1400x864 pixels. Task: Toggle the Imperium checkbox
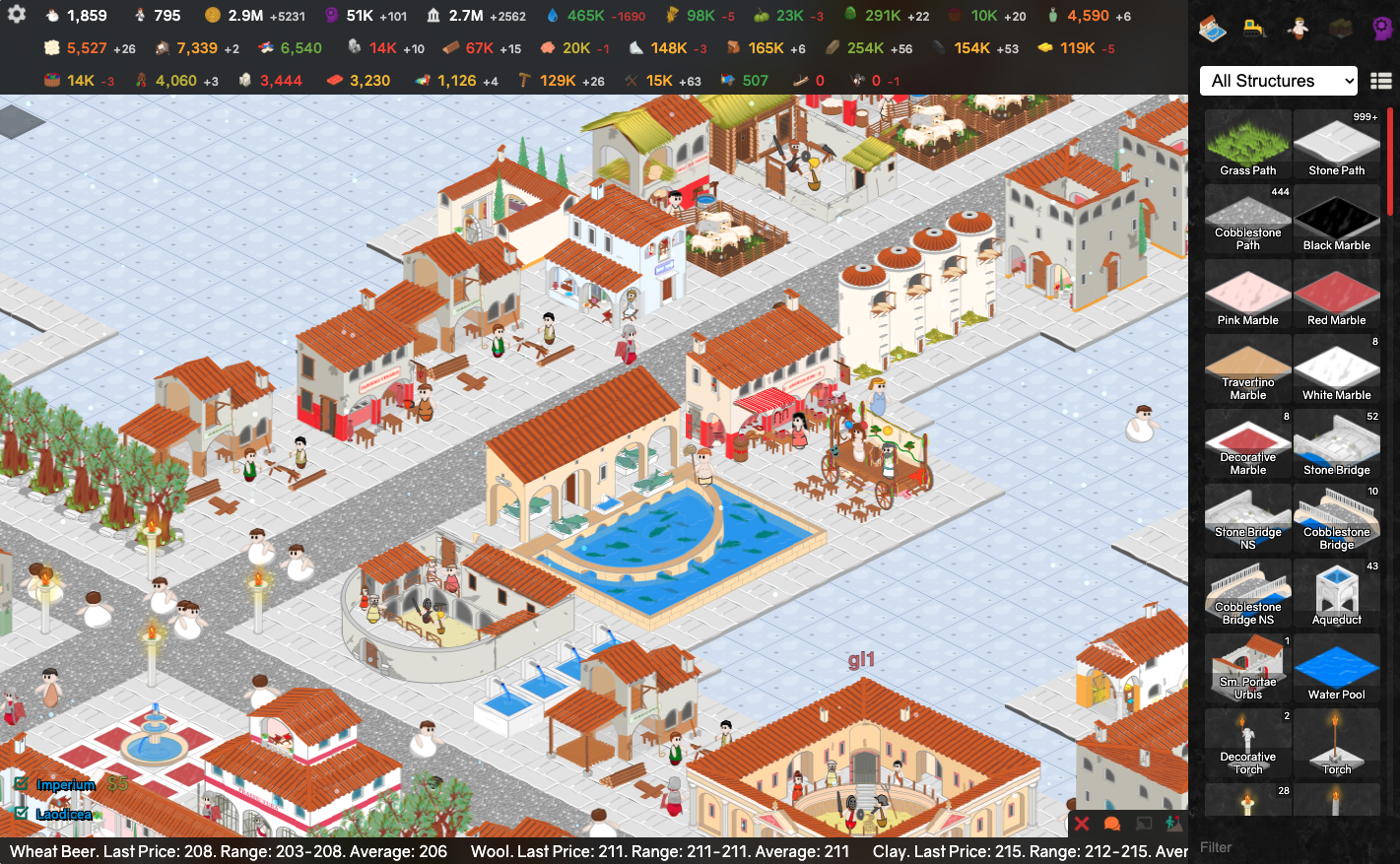point(22,784)
